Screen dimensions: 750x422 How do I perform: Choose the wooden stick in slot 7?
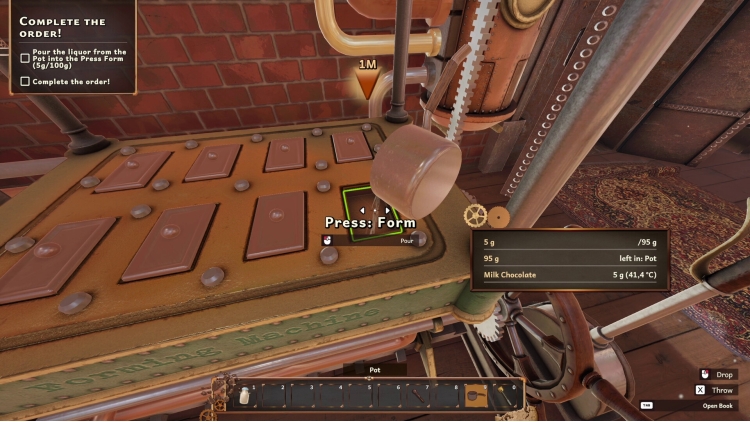[x=417, y=397]
